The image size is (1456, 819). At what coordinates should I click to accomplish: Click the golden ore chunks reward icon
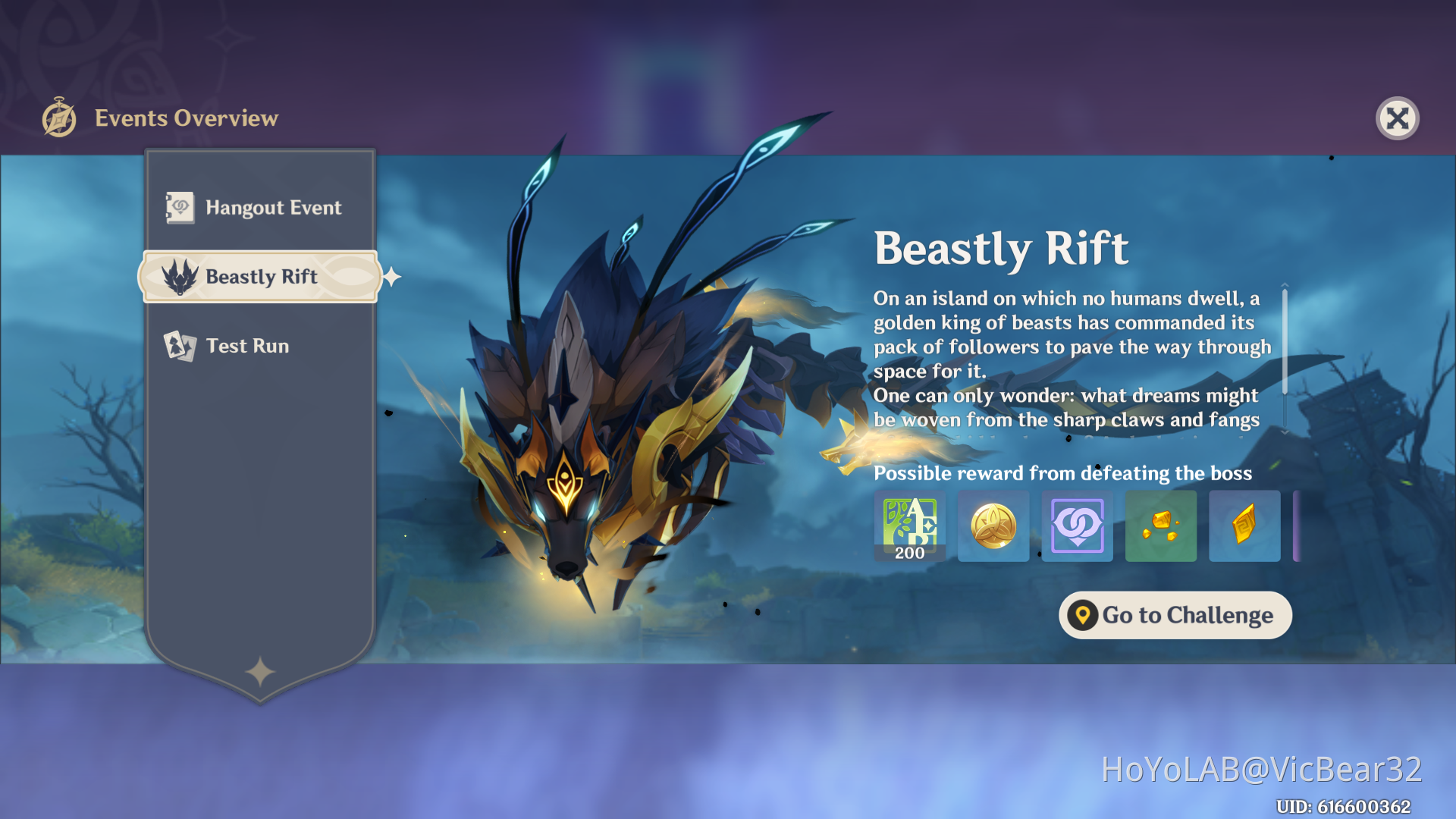(x=1160, y=526)
